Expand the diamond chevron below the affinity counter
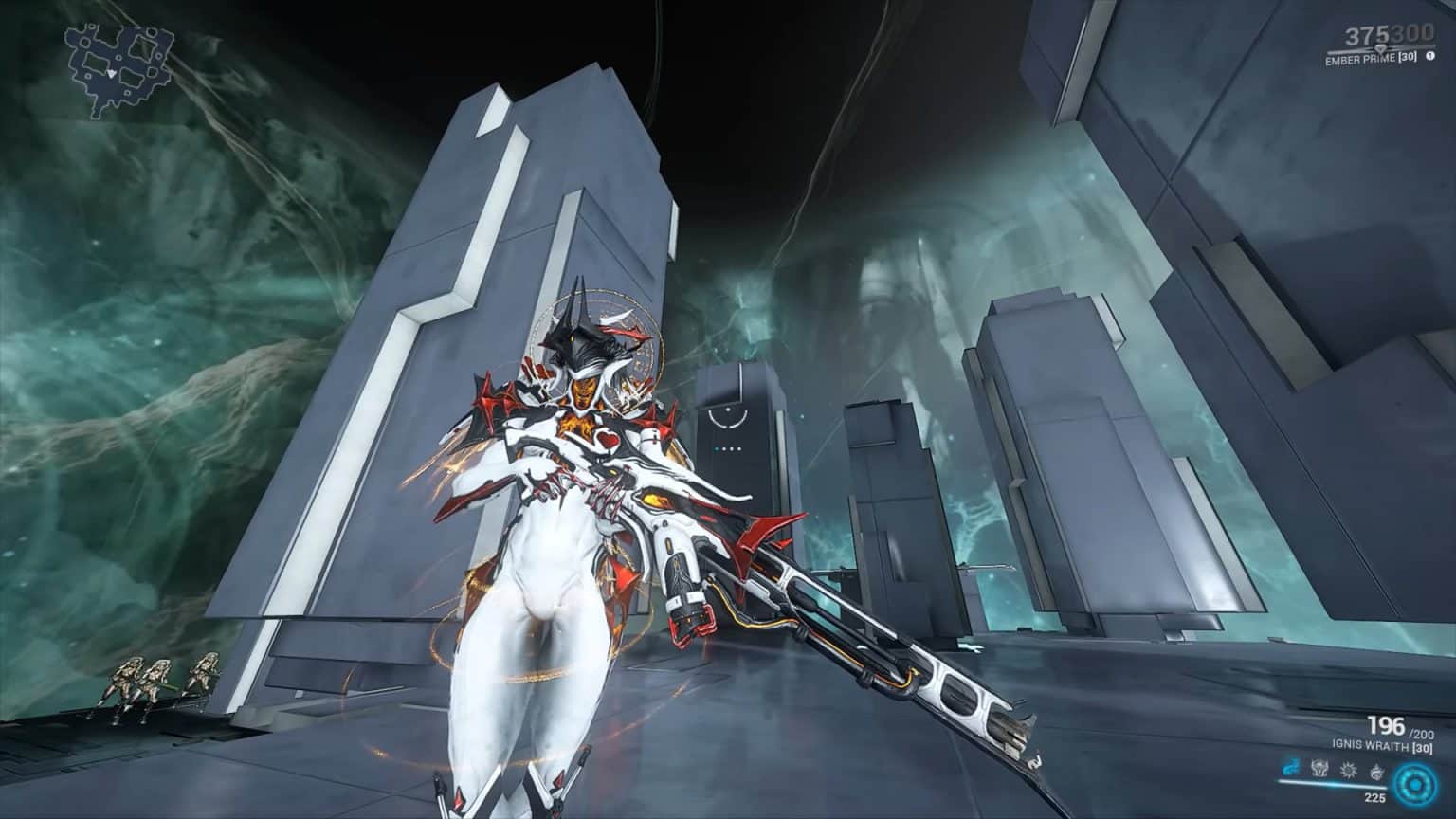 point(1381,48)
